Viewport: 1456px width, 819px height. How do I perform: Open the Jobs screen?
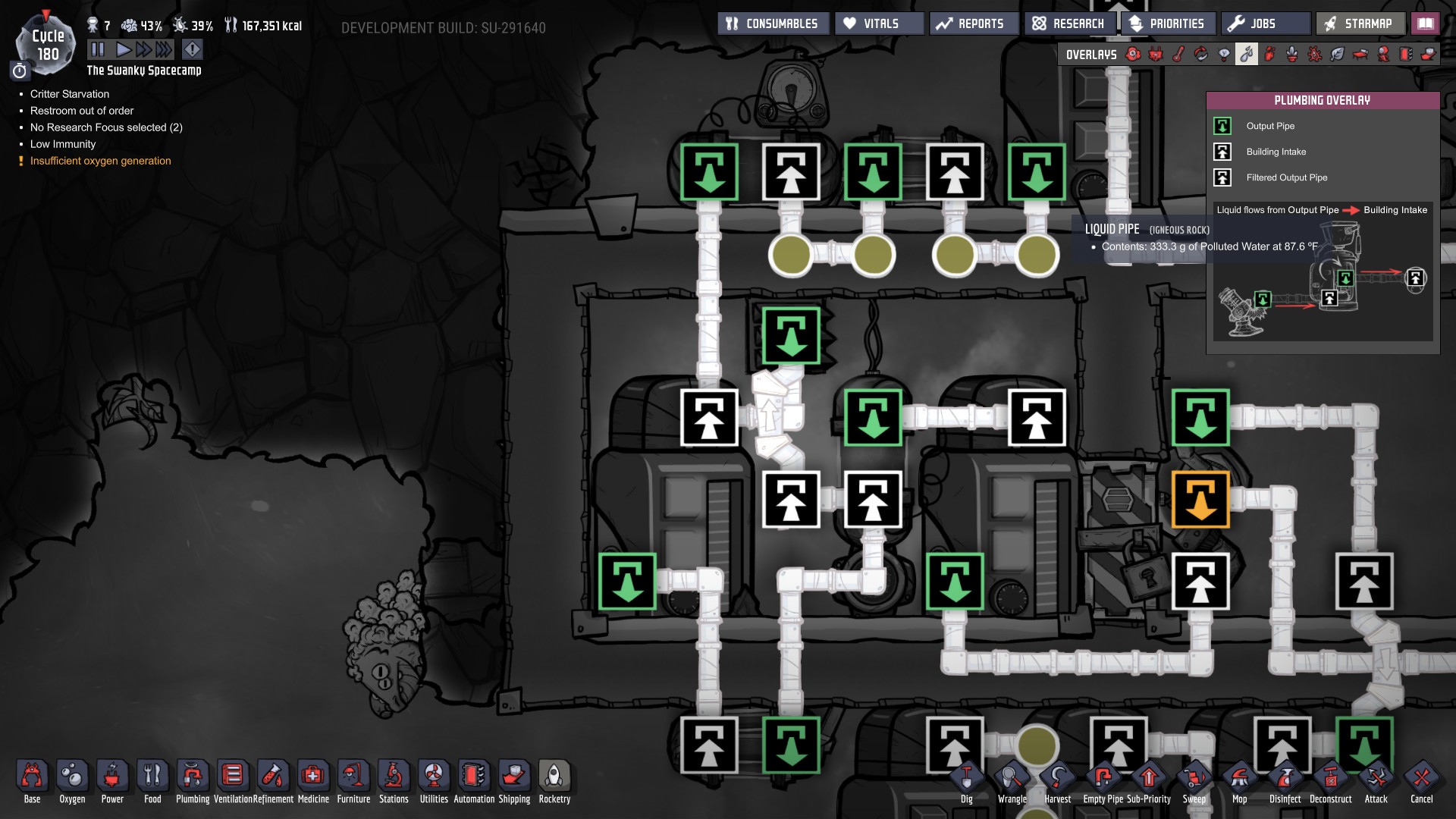click(x=1264, y=23)
